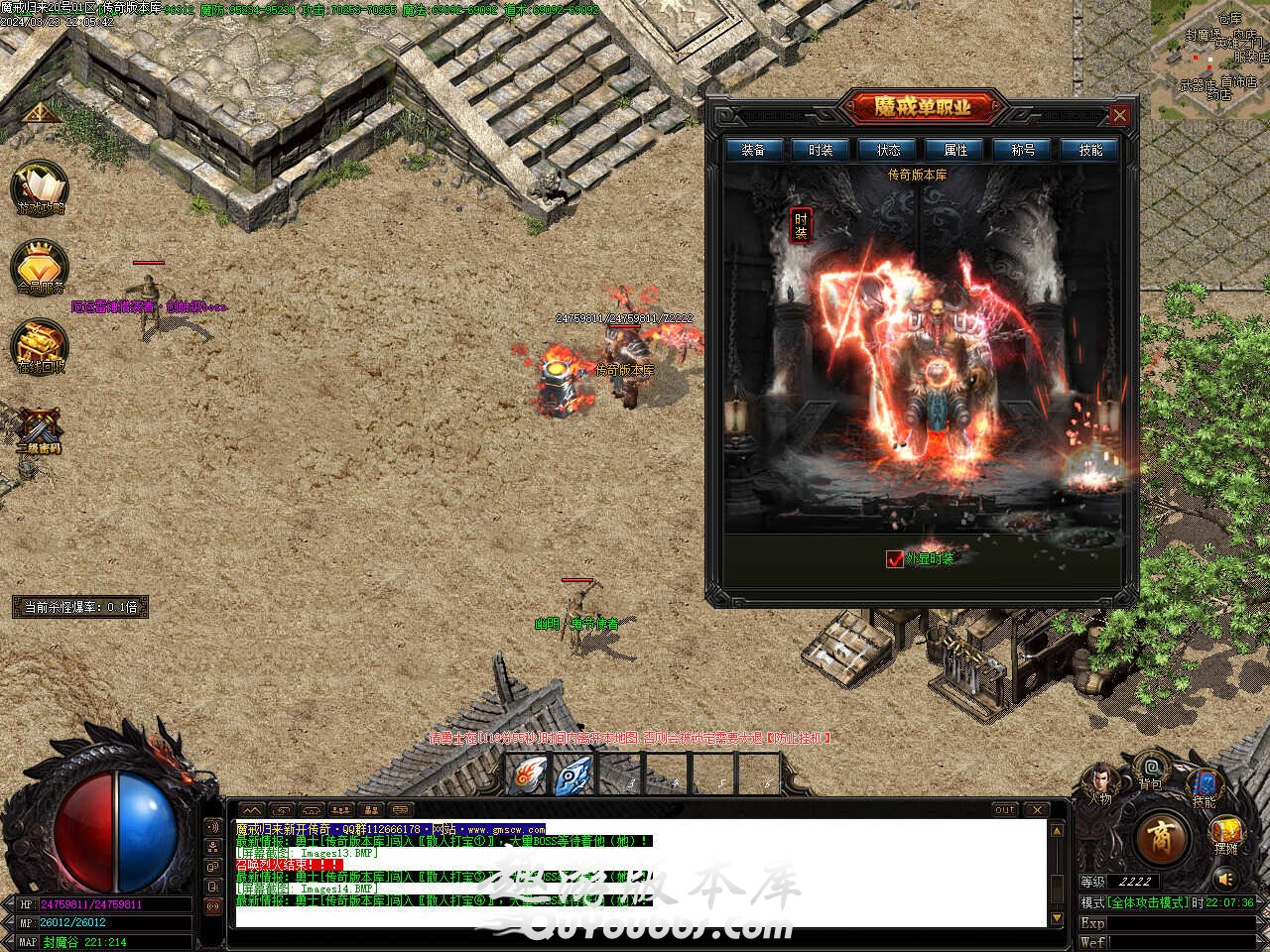This screenshot has height=952, width=1270.
Task: Click the chat panel's out button
Action: [1005, 810]
